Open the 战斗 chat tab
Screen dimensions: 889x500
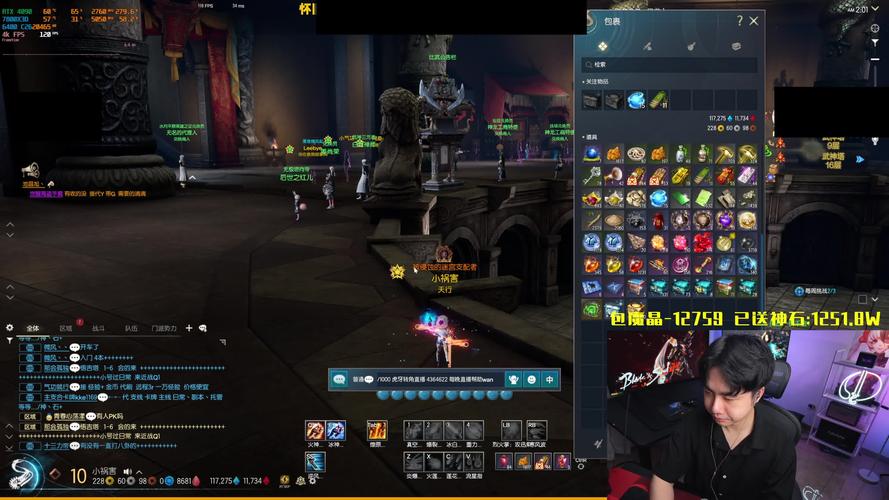(98, 328)
